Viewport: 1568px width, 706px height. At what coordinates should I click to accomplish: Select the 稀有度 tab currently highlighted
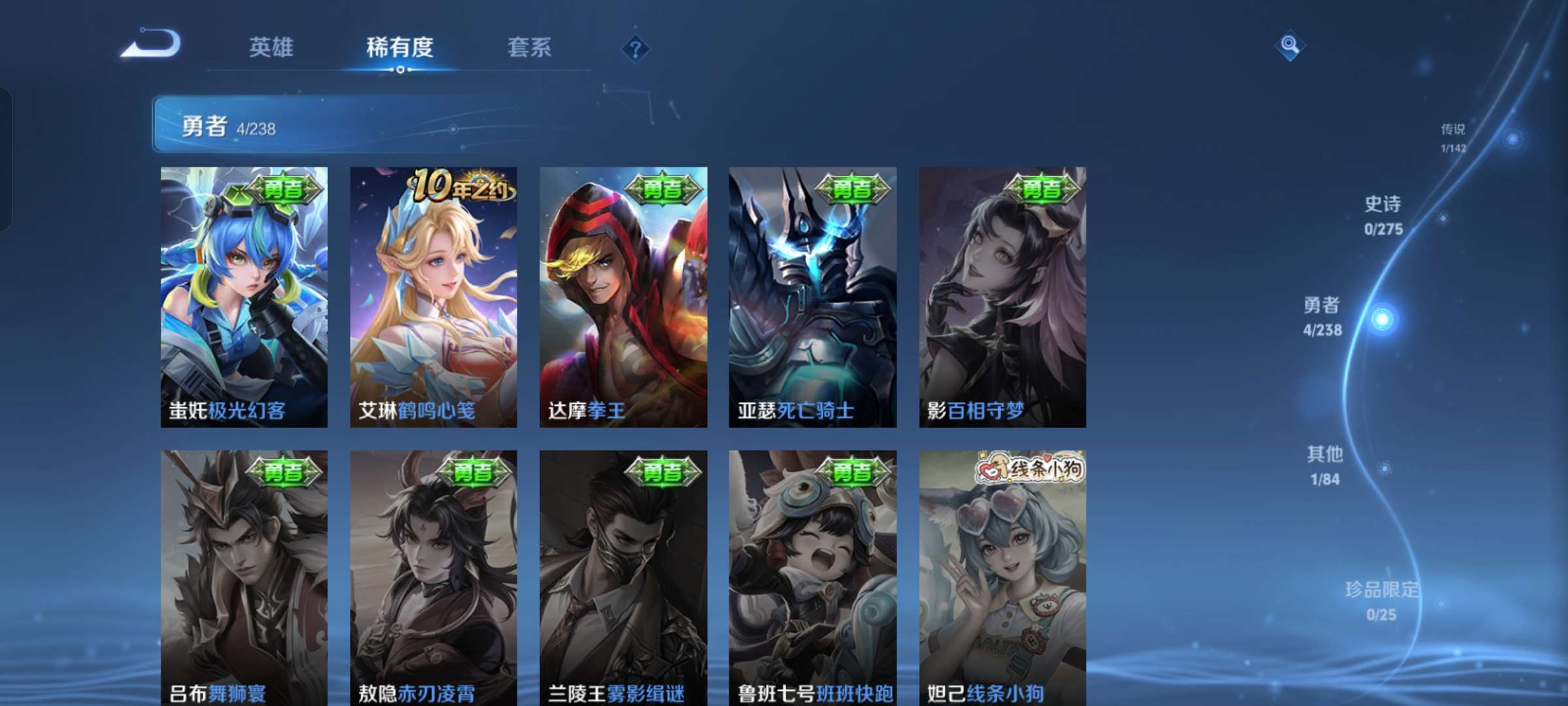pos(400,47)
